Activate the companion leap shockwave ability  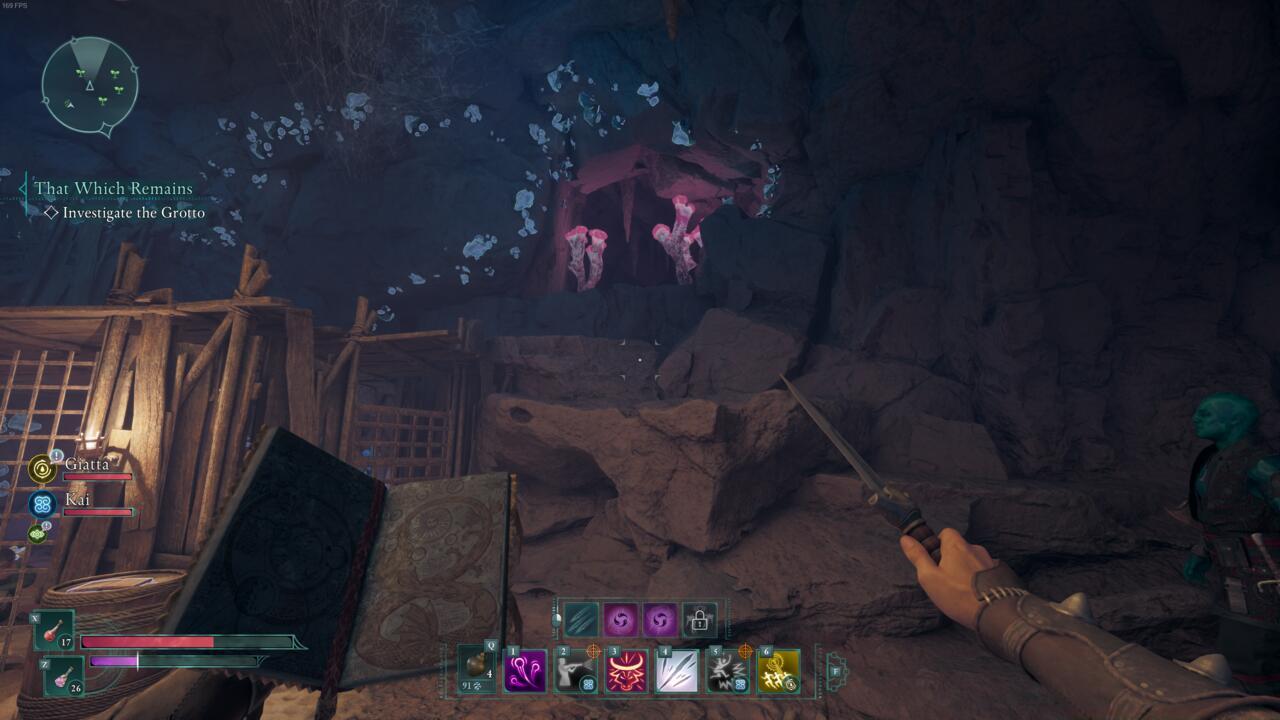coord(728,671)
